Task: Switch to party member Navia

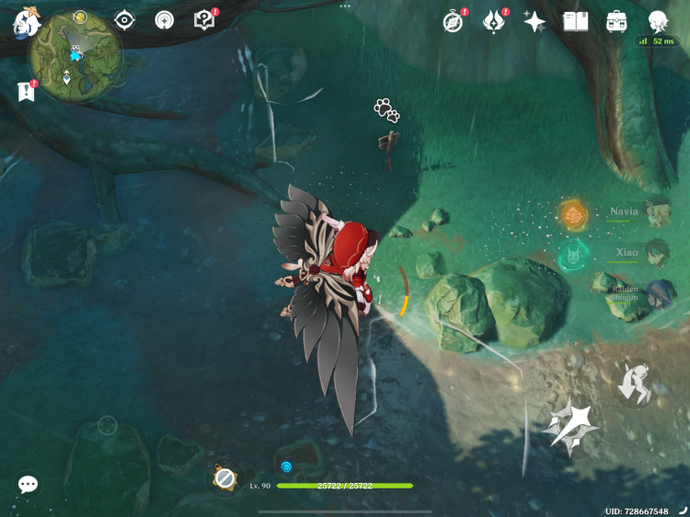Action: click(657, 212)
